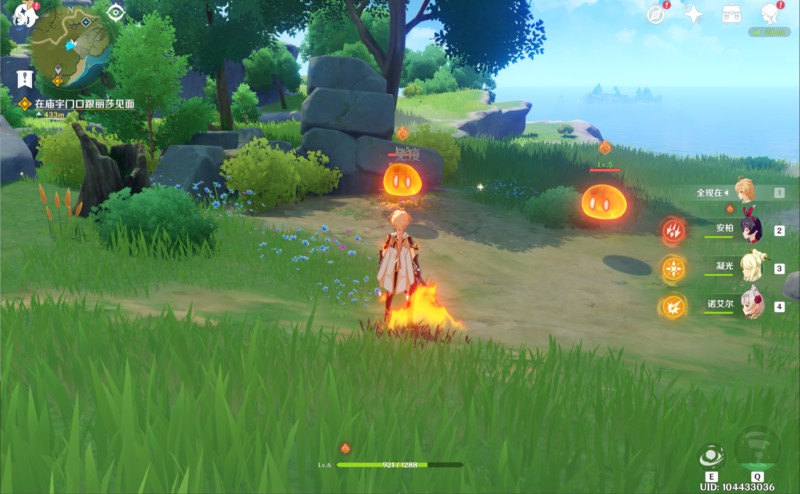Switch to party member 凝光

point(751,268)
